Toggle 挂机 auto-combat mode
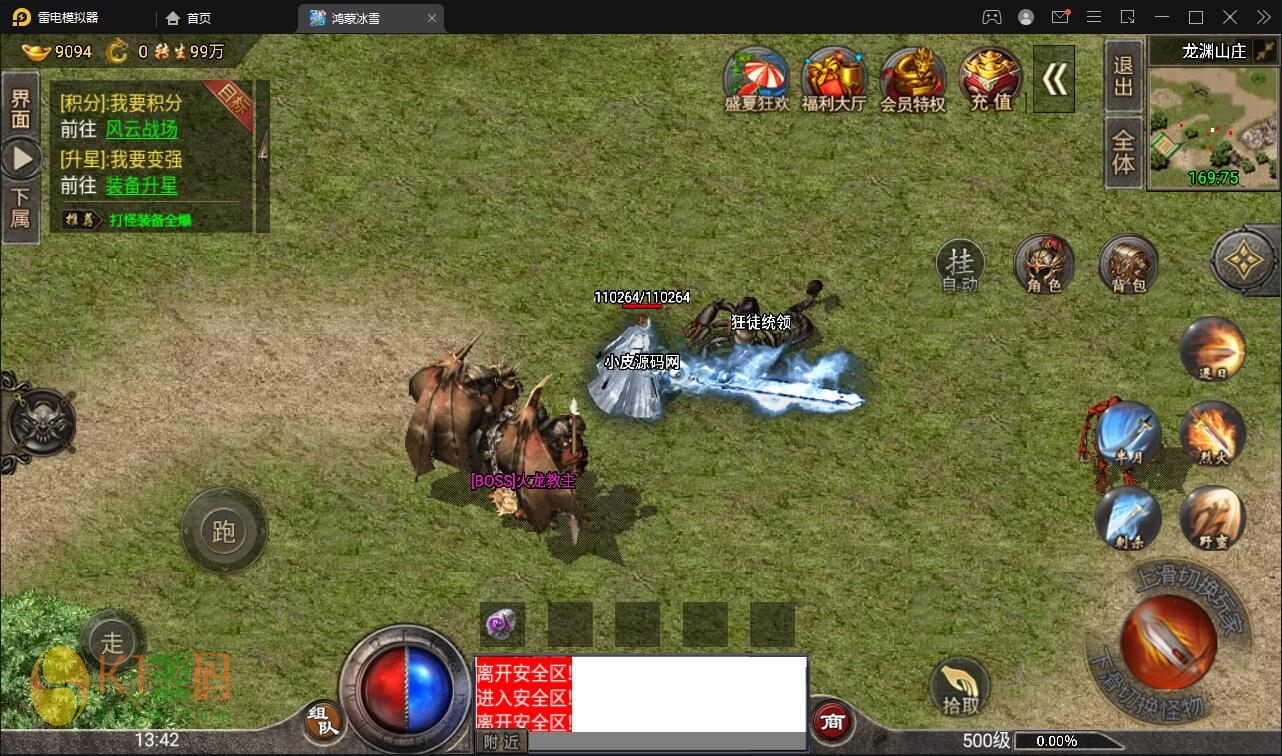 click(960, 266)
